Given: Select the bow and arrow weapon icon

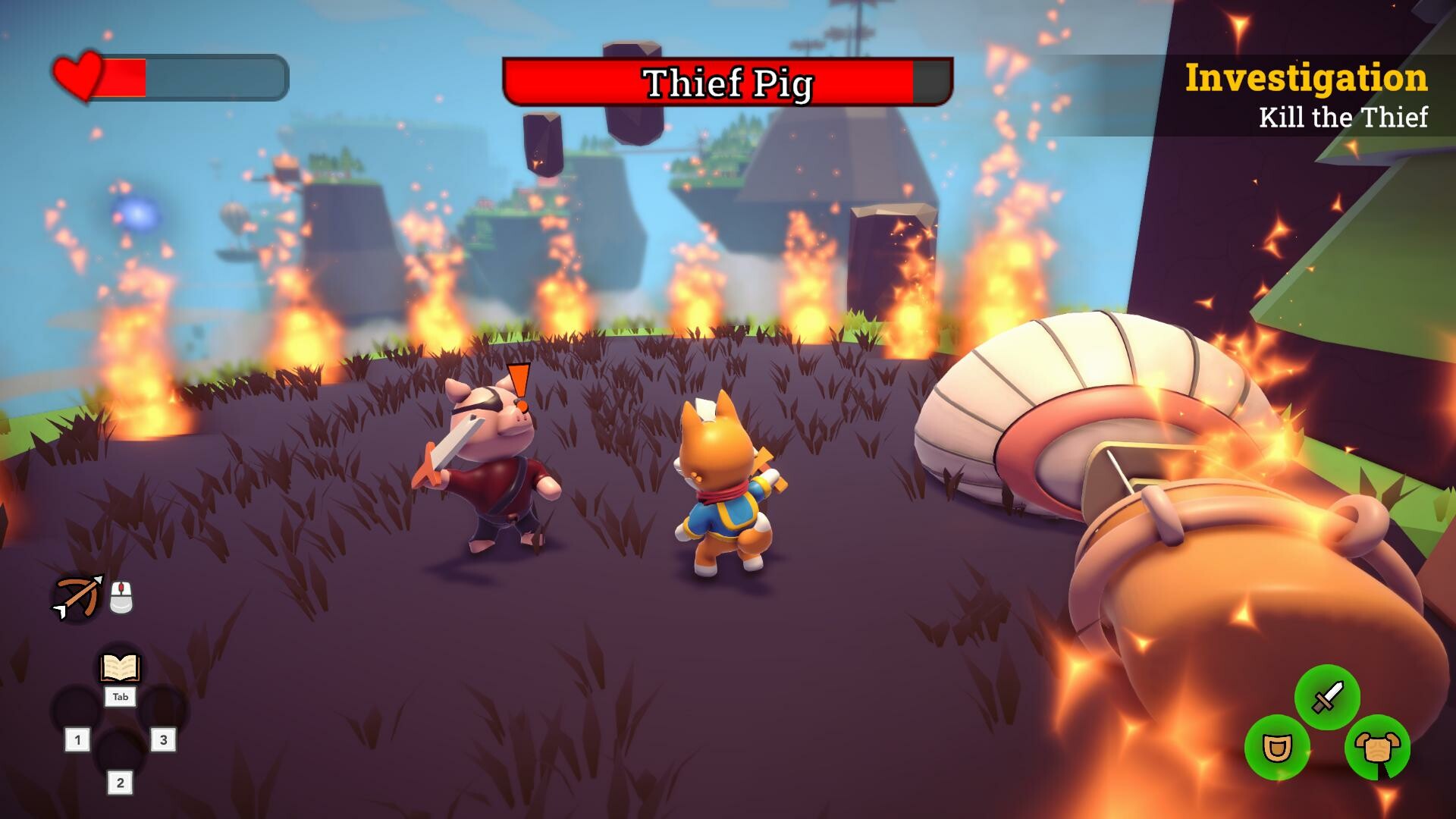Looking at the screenshot, I should coord(78,597).
